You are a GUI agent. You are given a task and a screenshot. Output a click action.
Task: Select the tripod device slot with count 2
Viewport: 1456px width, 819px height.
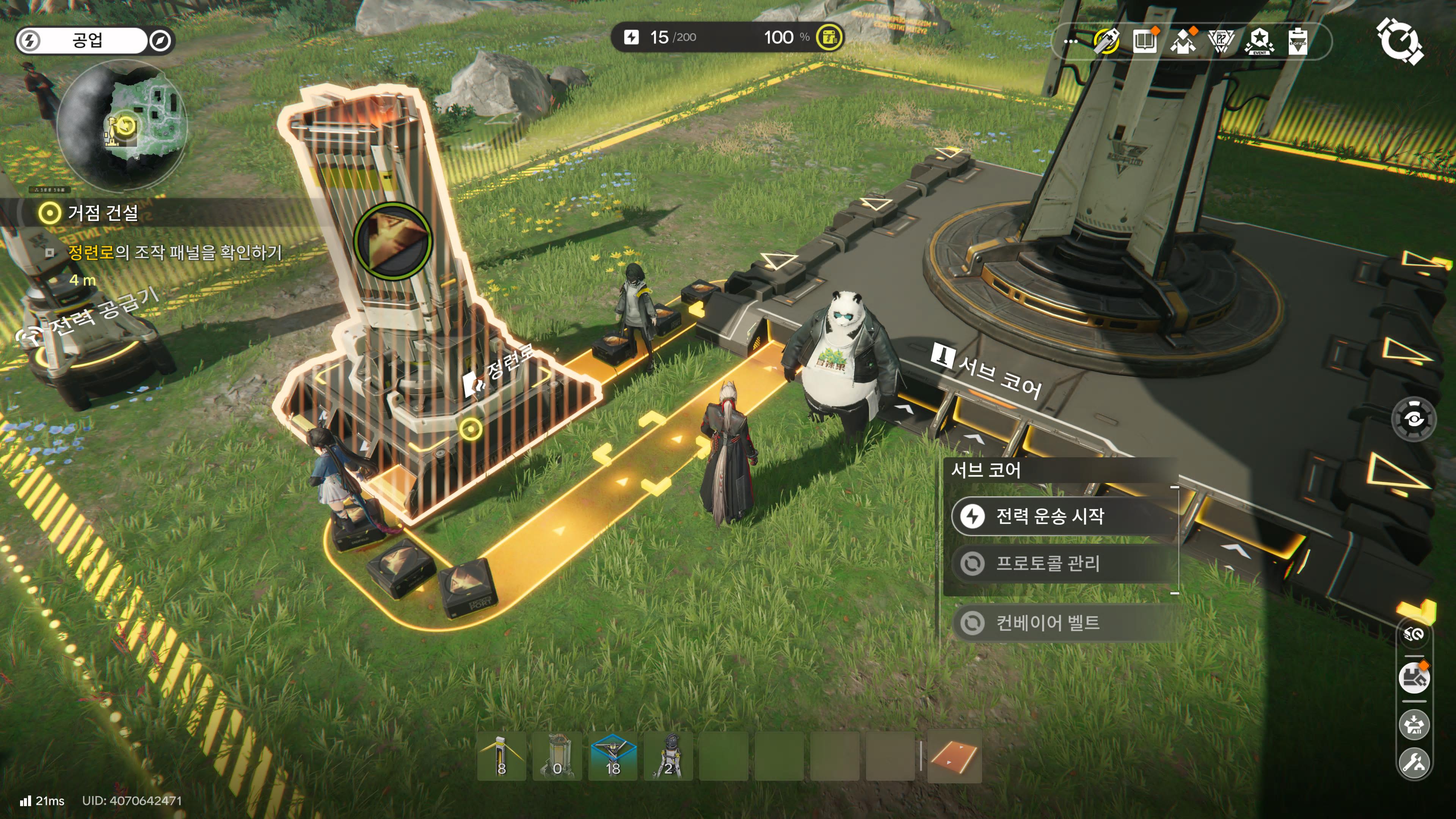point(668,756)
